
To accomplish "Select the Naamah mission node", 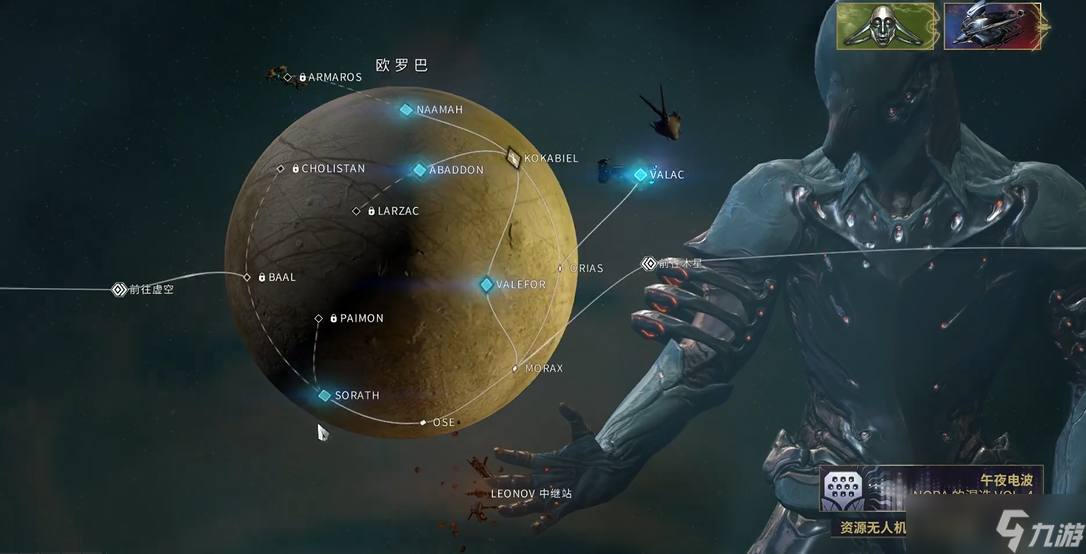I will point(406,110).
